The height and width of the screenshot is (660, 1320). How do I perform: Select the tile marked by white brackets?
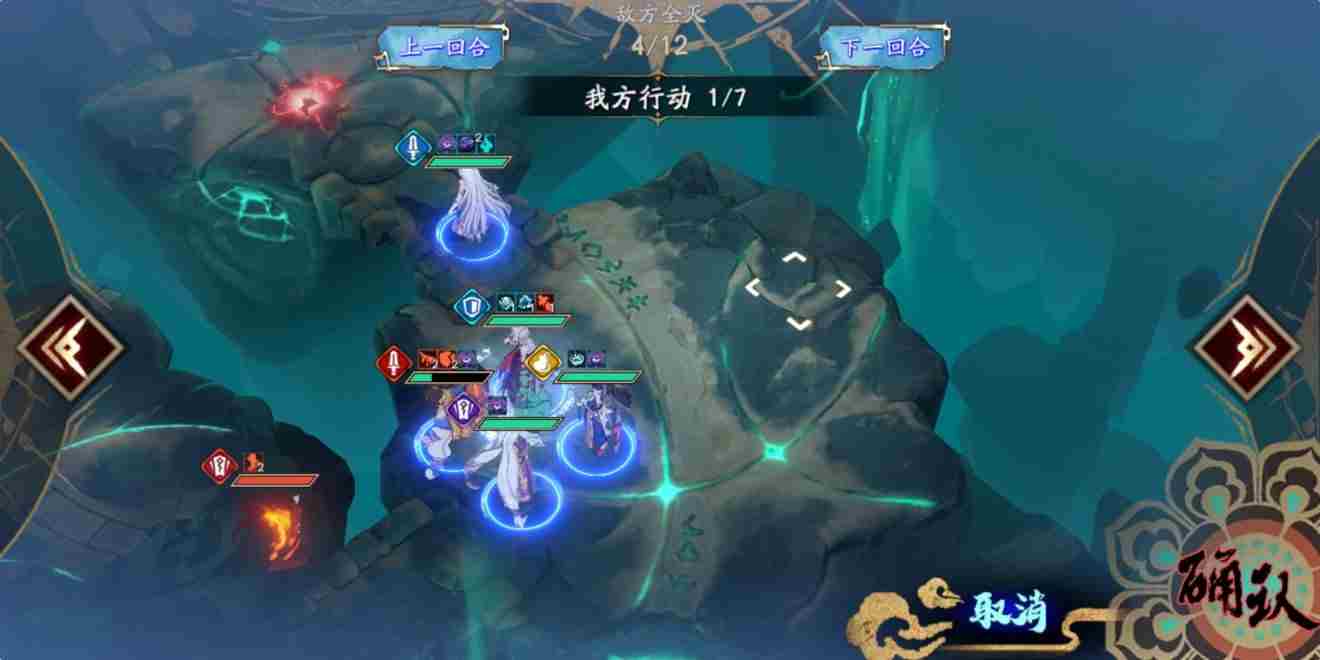coord(798,289)
